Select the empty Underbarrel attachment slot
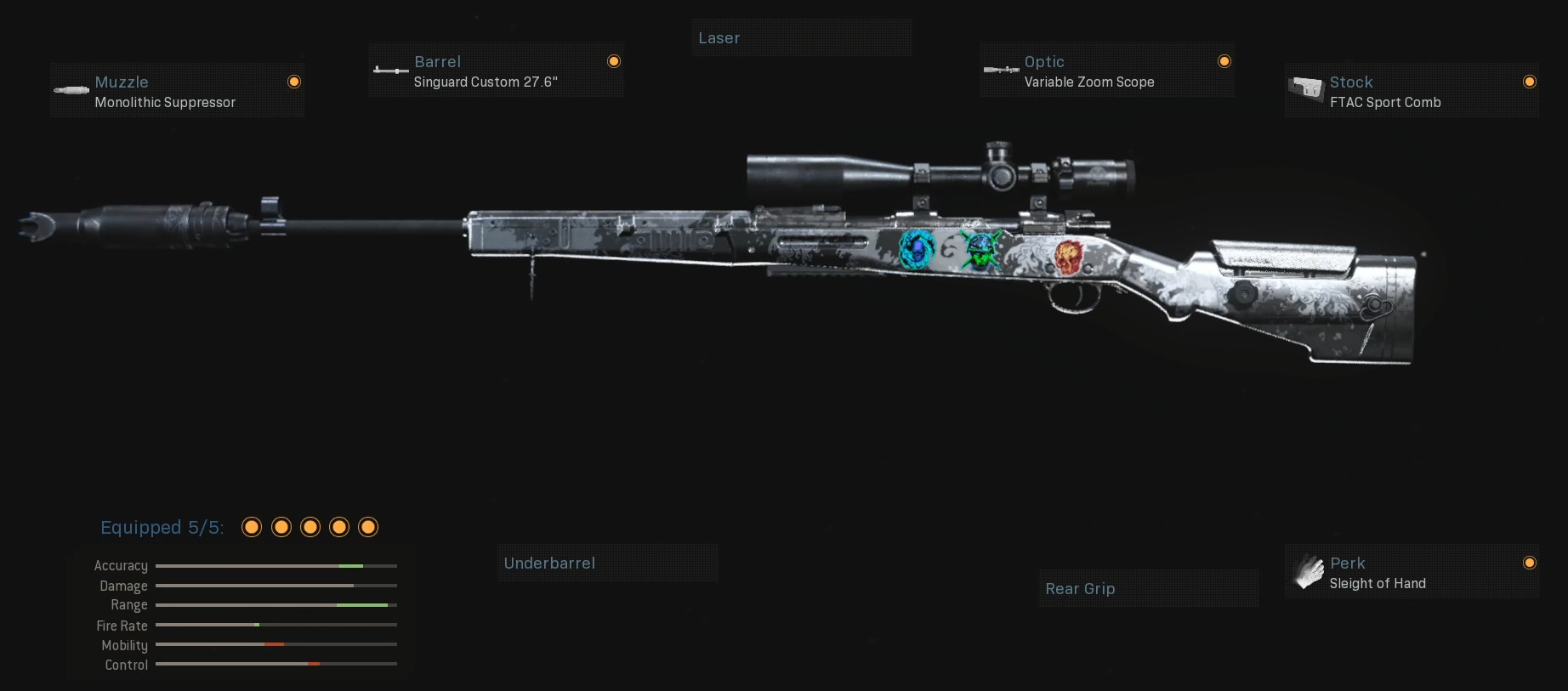Viewport: 1568px width, 691px height. click(607, 564)
